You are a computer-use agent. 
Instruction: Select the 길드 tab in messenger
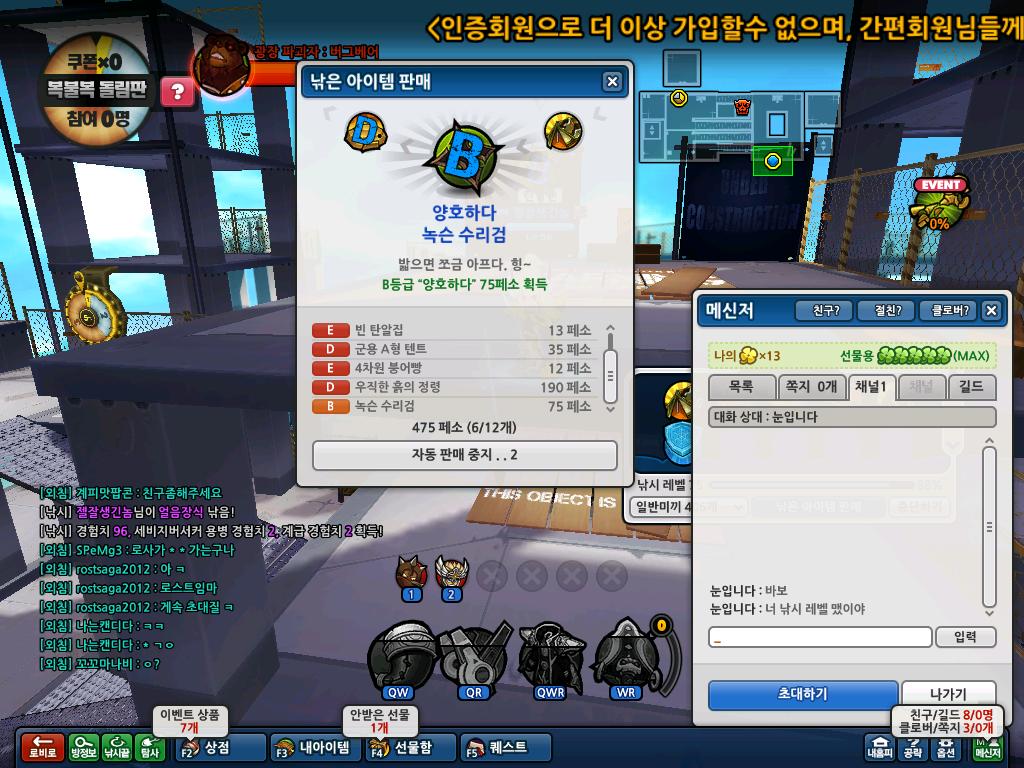pyautogui.click(x=971, y=386)
